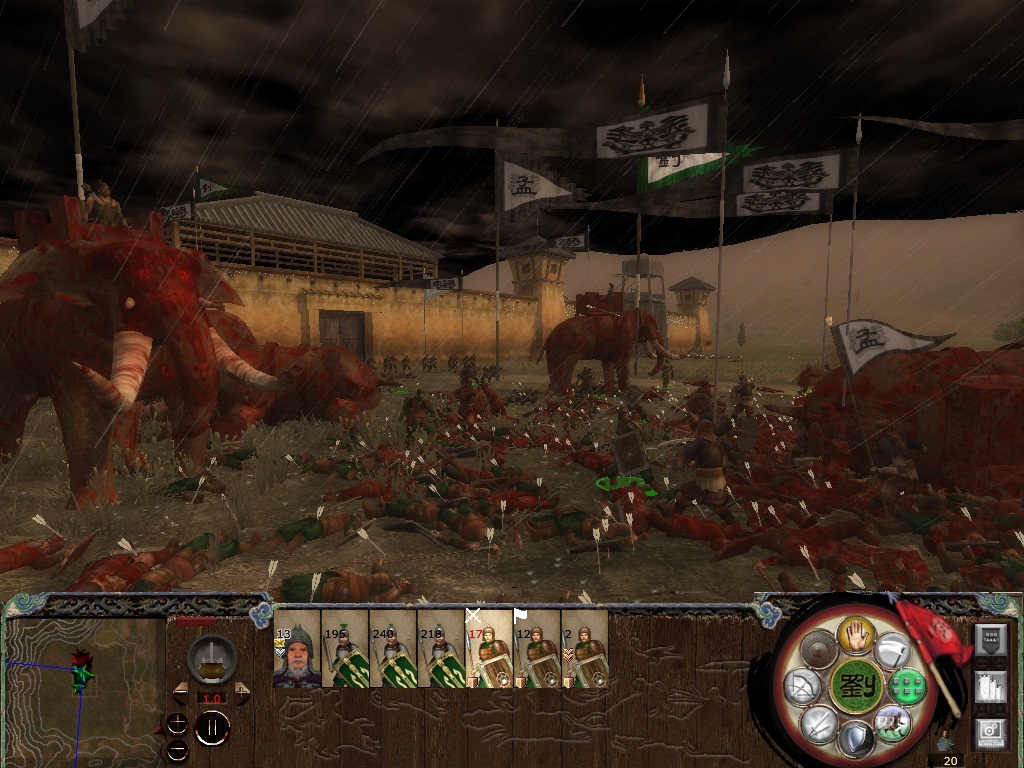Viewport: 1024px width, 768px height.
Task: Increase the game speed with the right arrow
Action: [240, 693]
